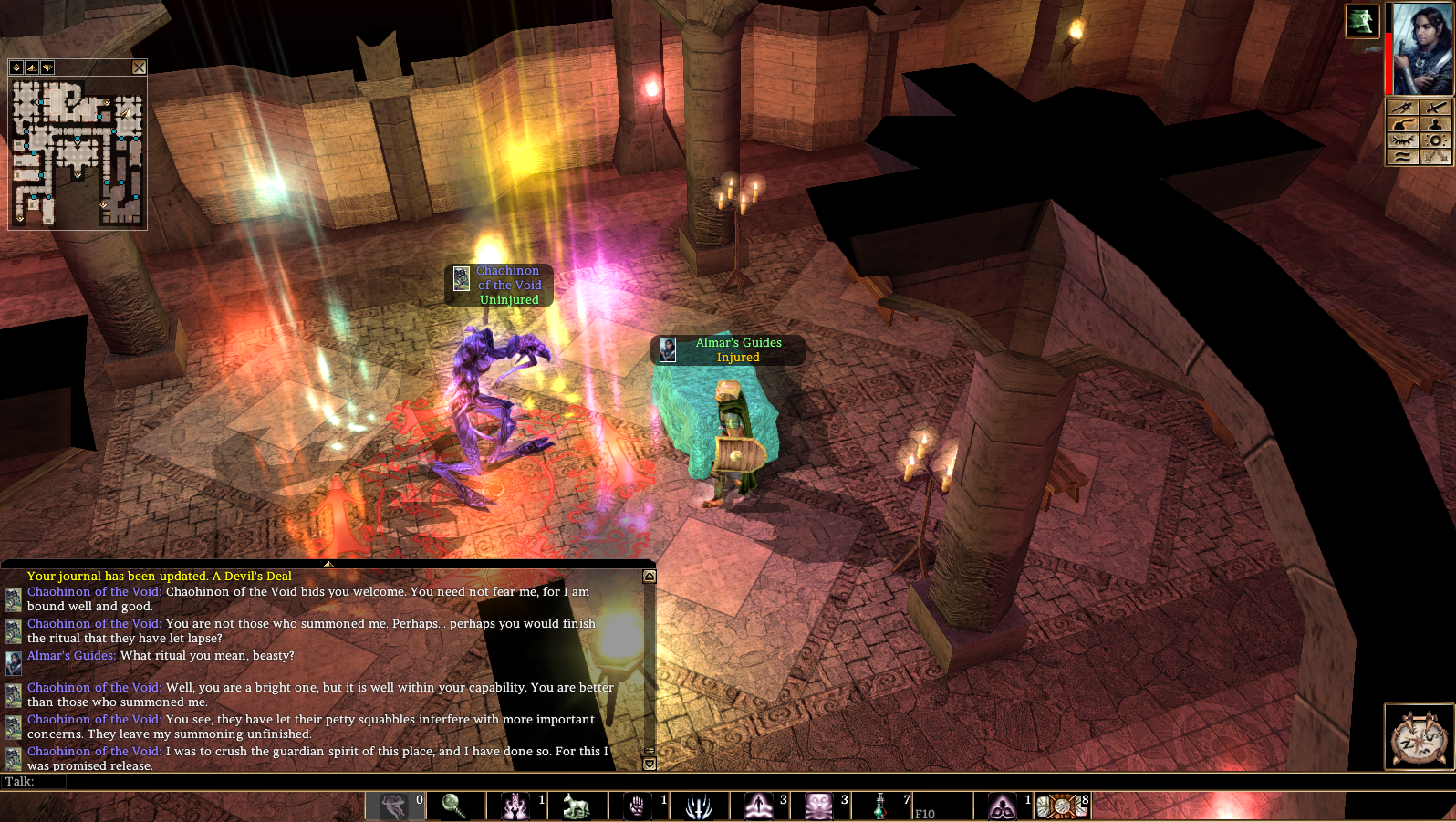1456x822 pixels.
Task: Toggle the closed eye stealth mode button
Action: [1403, 140]
